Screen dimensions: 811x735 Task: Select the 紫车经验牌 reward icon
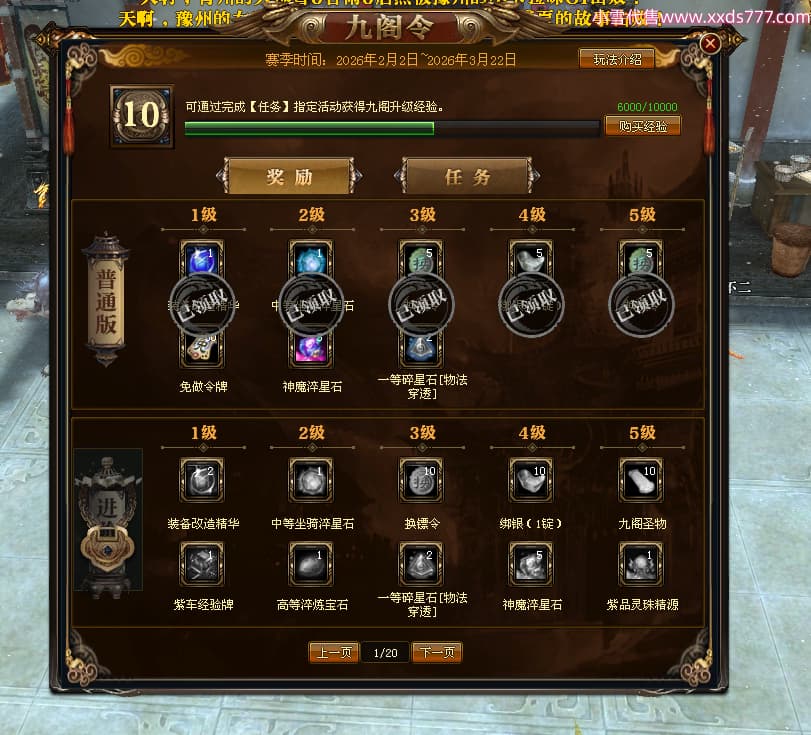tap(201, 563)
